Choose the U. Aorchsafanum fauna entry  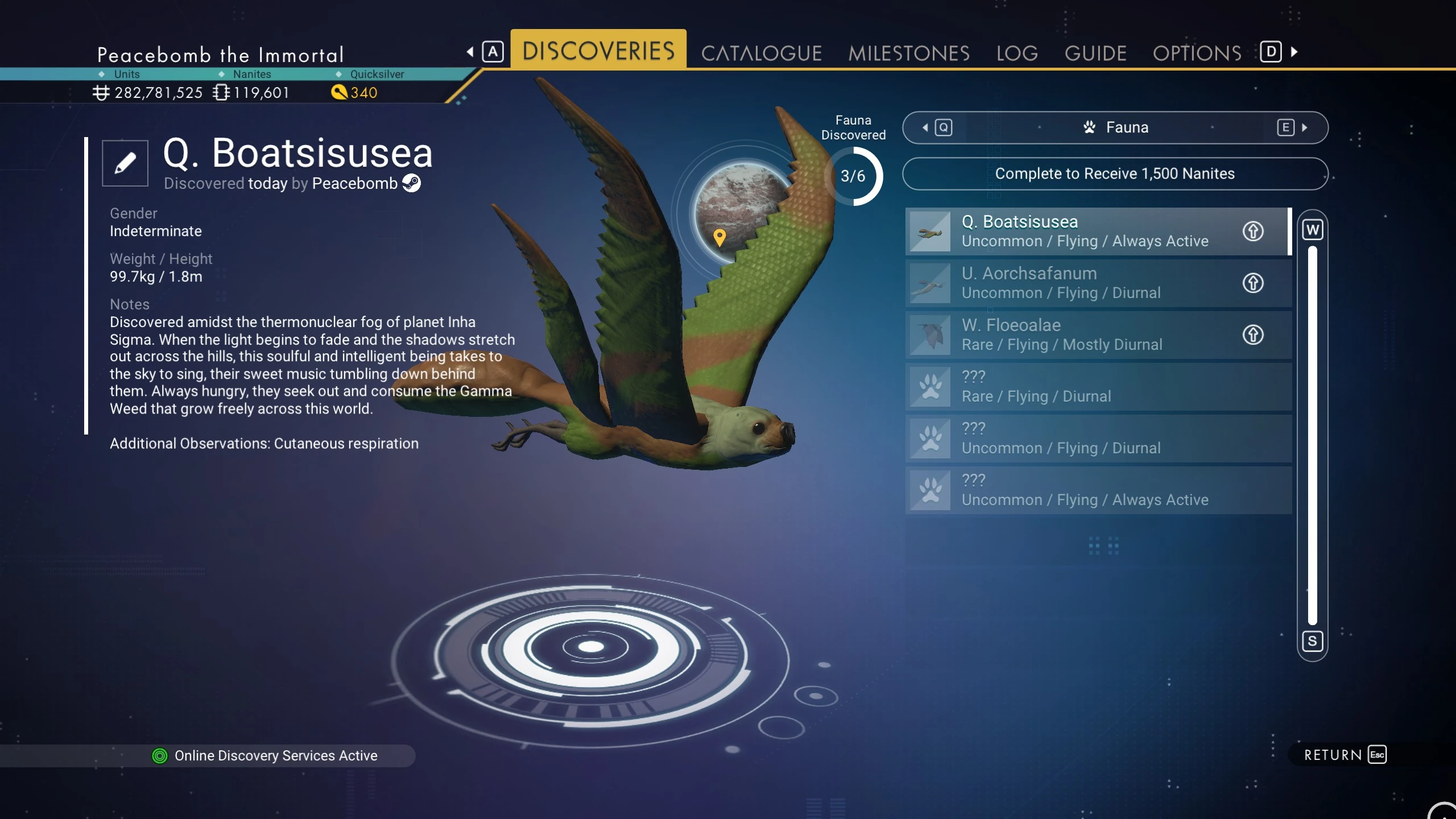tap(1081, 283)
